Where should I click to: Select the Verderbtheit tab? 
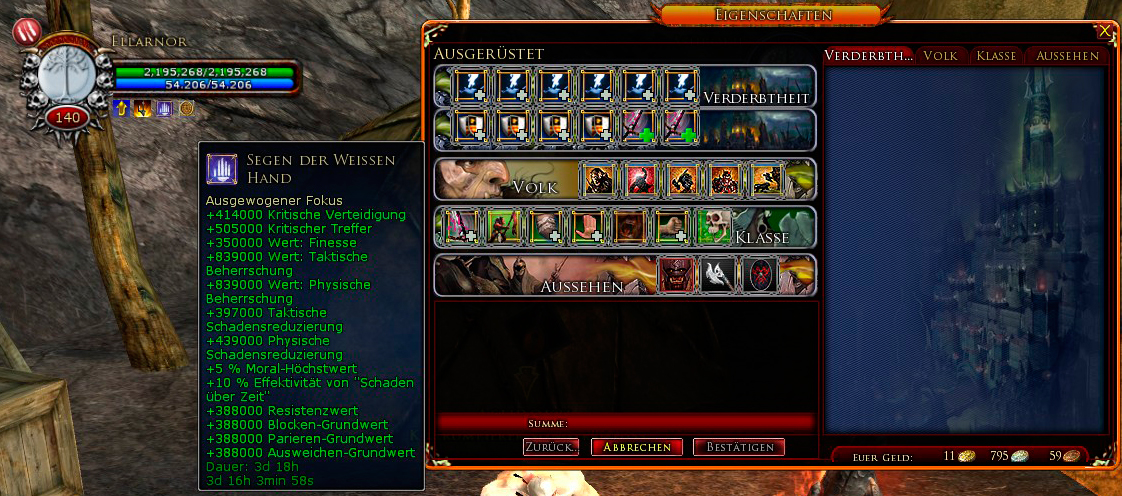coord(868,56)
